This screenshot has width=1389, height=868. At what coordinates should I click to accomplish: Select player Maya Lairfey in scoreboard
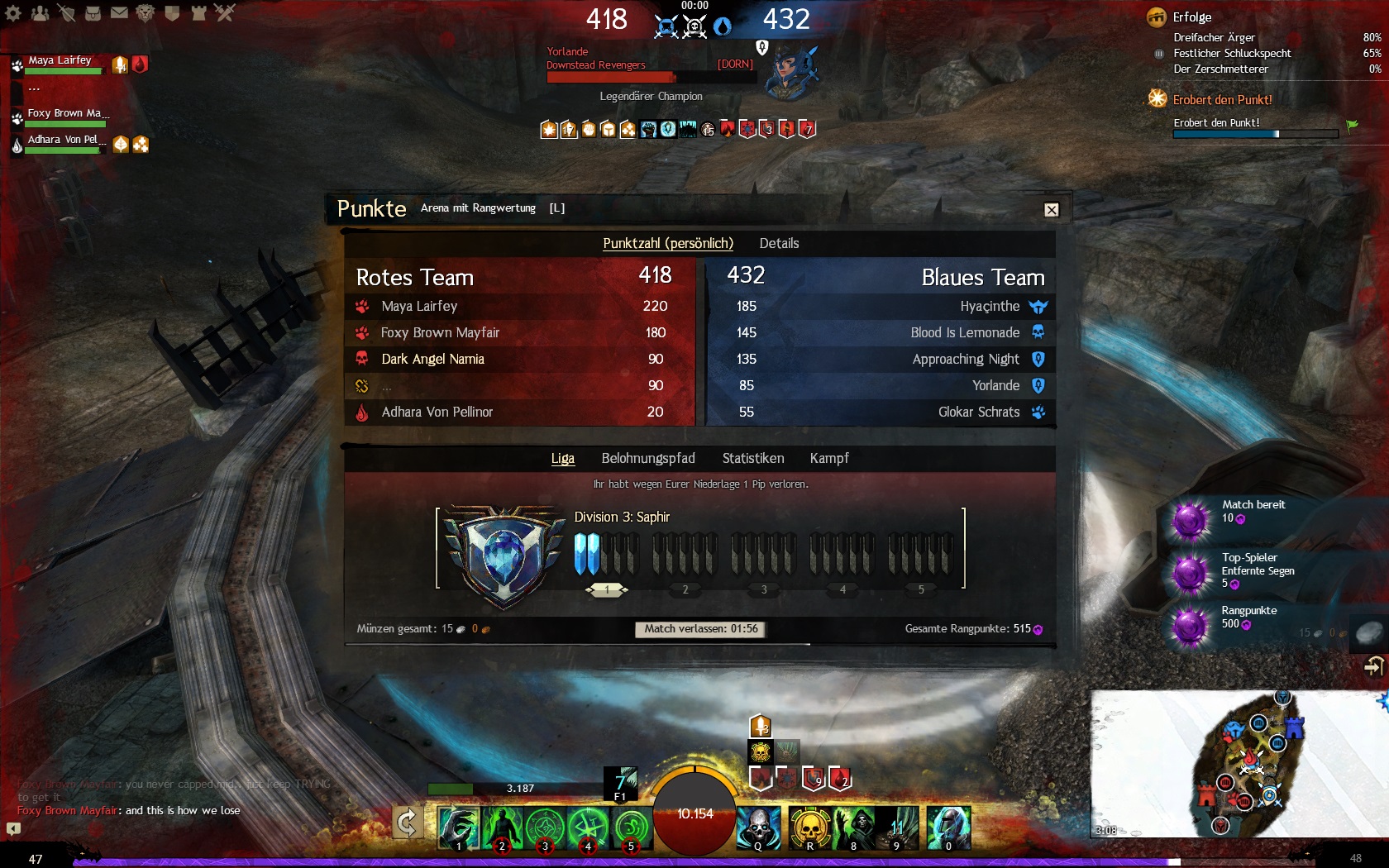coord(419,306)
